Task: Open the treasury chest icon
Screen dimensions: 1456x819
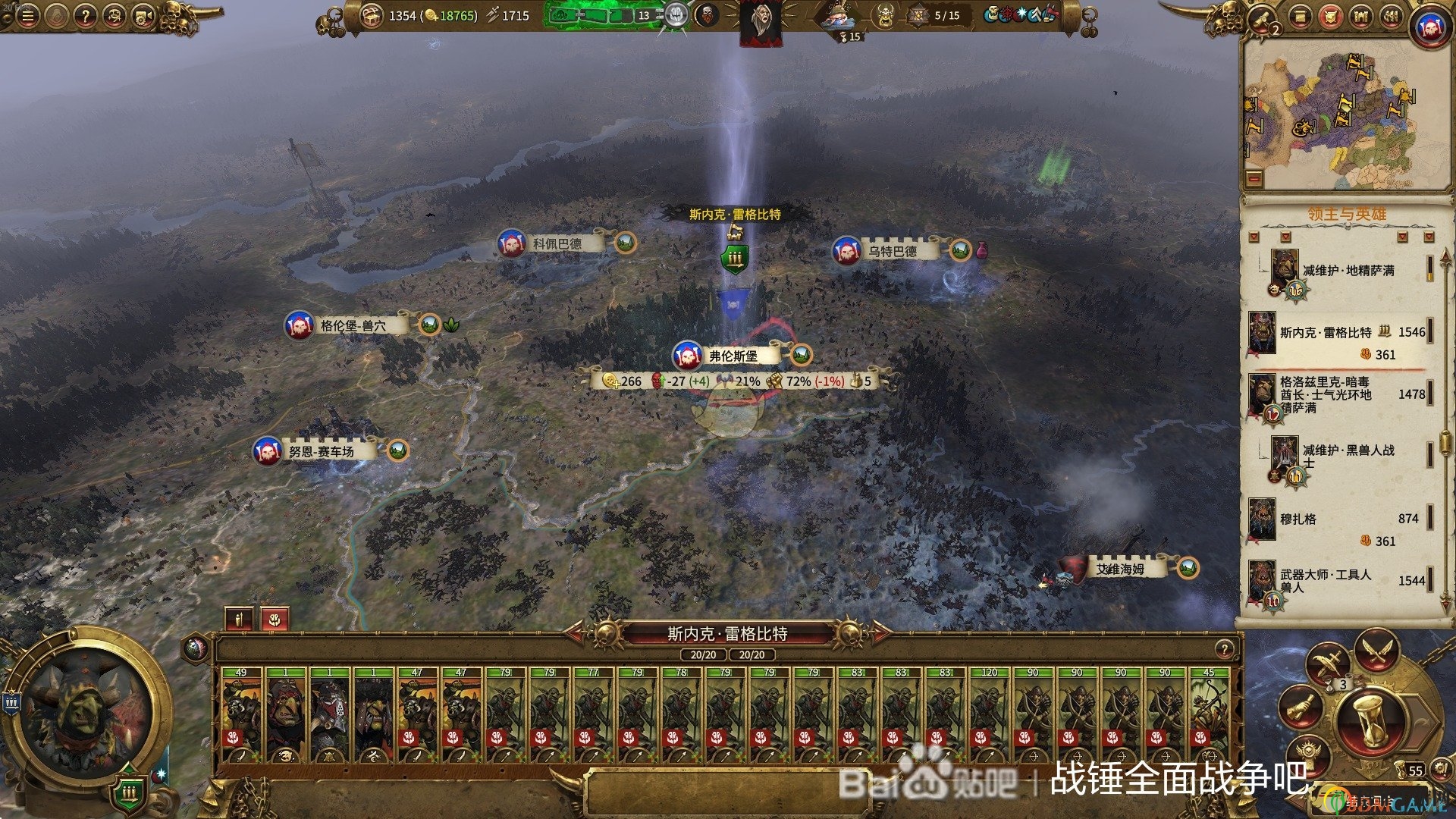Action: coord(371,15)
